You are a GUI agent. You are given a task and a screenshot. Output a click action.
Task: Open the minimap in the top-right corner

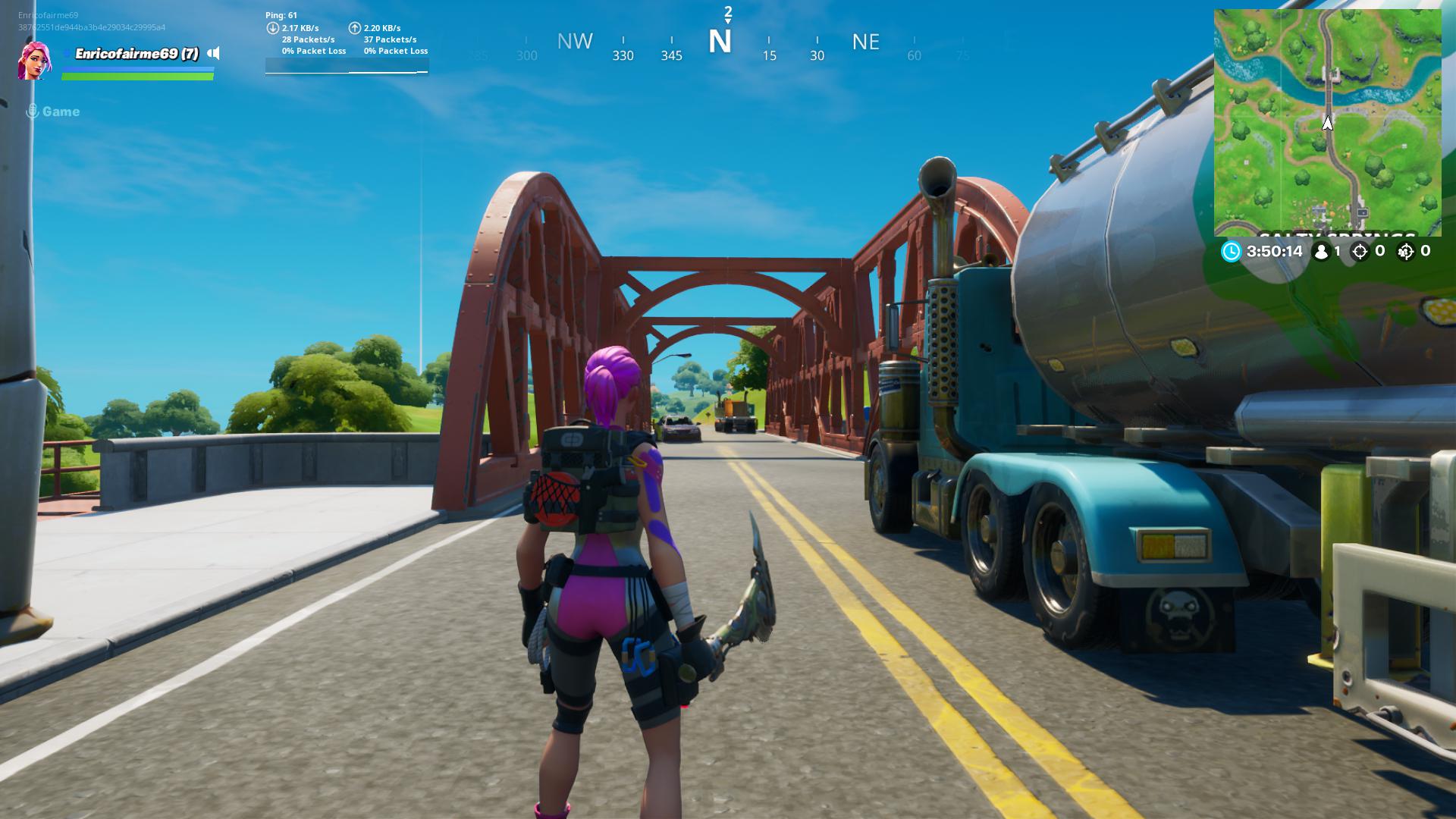click(x=1335, y=121)
